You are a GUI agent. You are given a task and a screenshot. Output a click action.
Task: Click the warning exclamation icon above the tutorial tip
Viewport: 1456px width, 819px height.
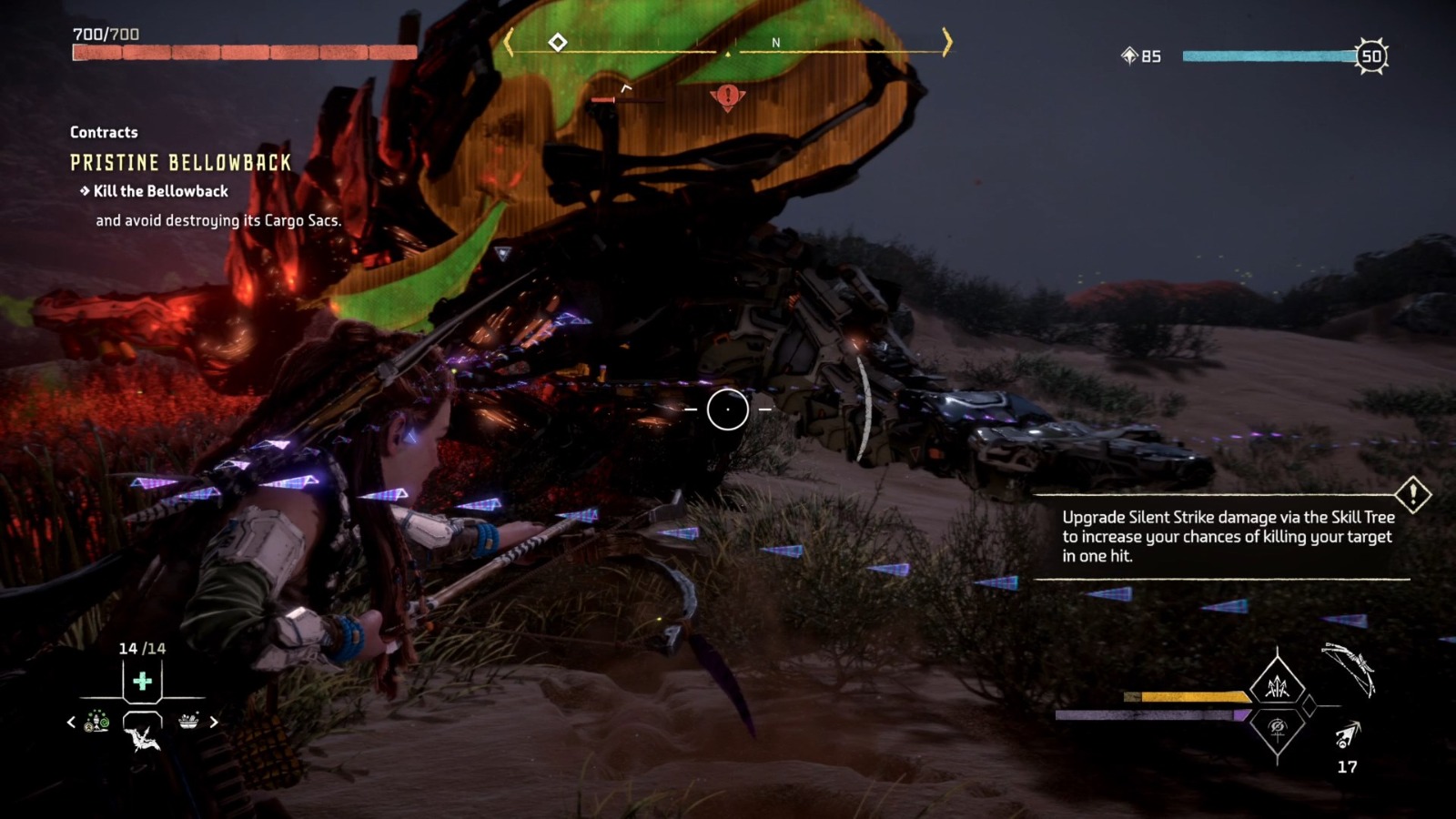(x=1413, y=496)
